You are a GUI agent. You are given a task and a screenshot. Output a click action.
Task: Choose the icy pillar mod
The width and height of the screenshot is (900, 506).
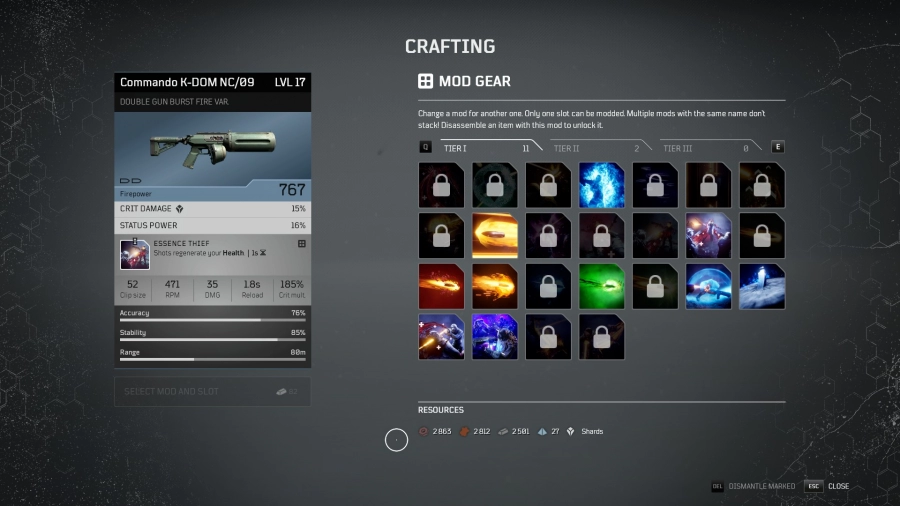point(762,287)
